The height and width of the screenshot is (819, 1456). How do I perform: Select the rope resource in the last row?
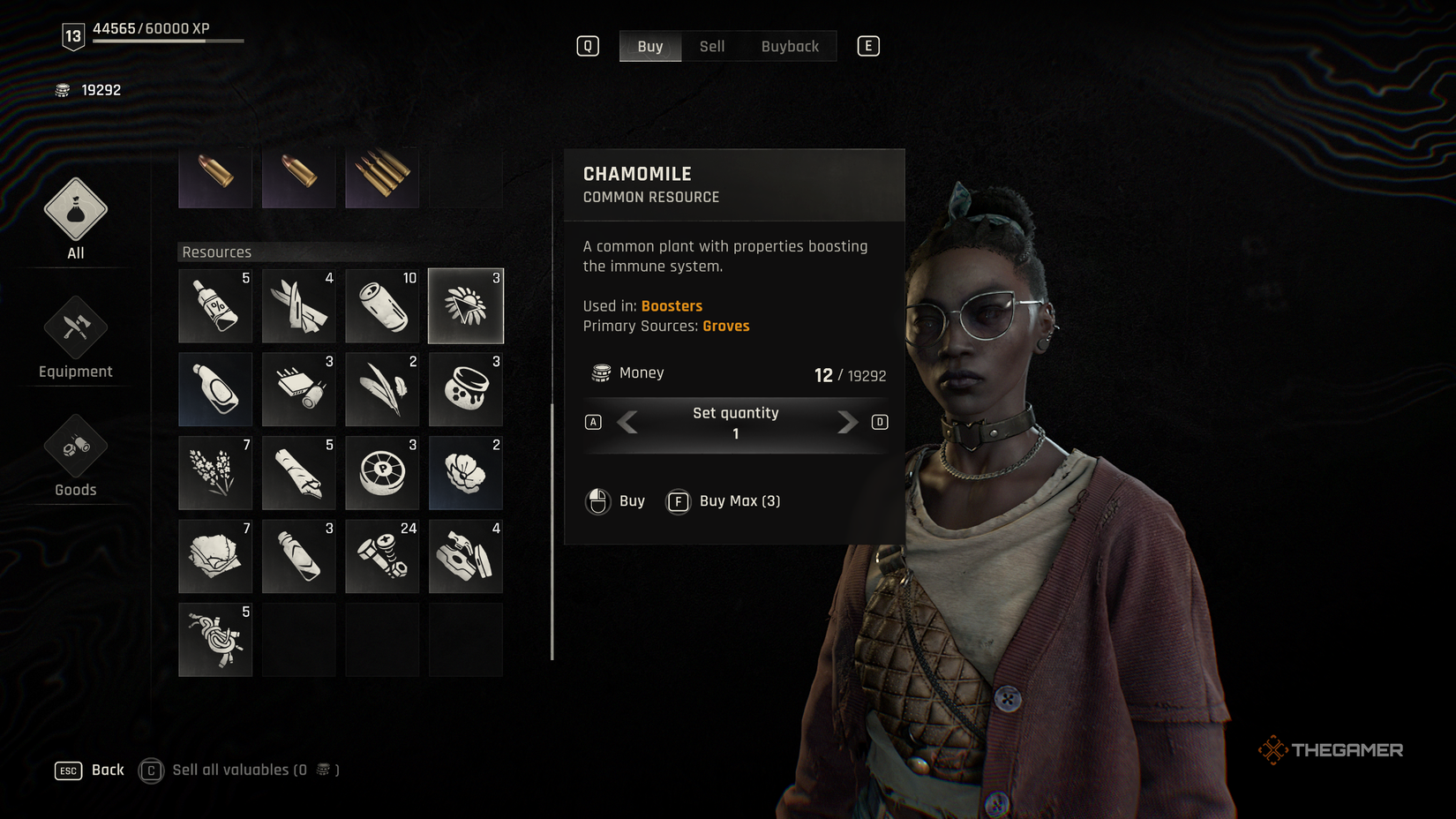pyautogui.click(x=215, y=639)
